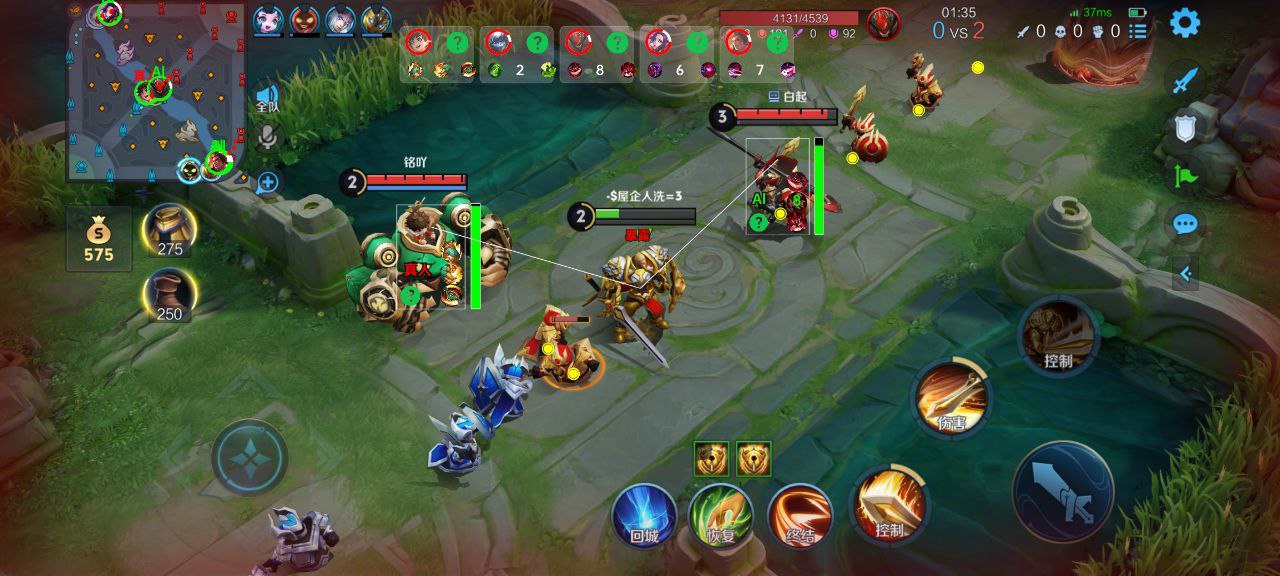This screenshot has width=1280, height=576.
Task: Hit the basic attack sword button
Action: click(1062, 491)
